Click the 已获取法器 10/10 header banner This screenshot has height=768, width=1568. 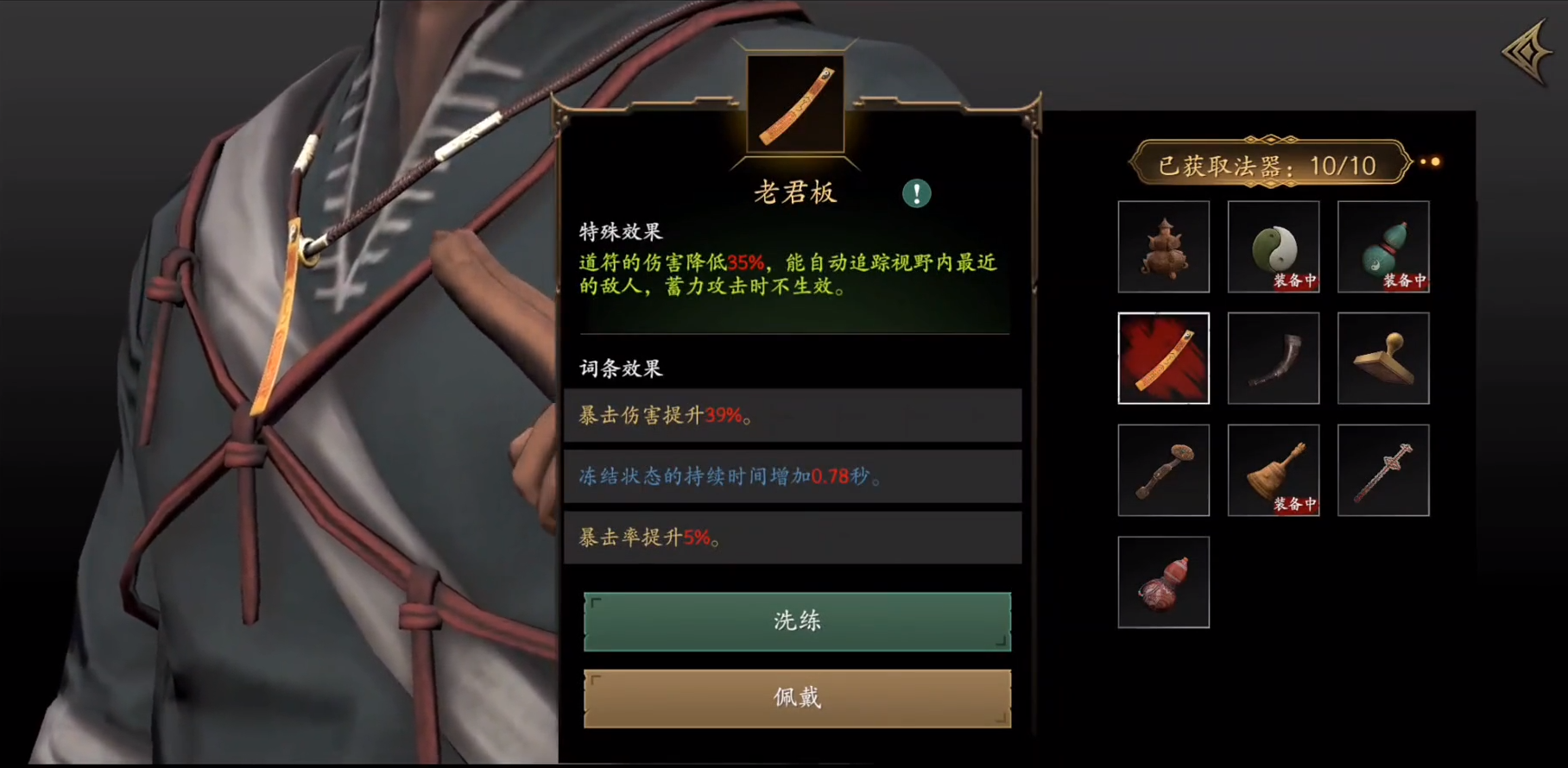pyautogui.click(x=1267, y=165)
